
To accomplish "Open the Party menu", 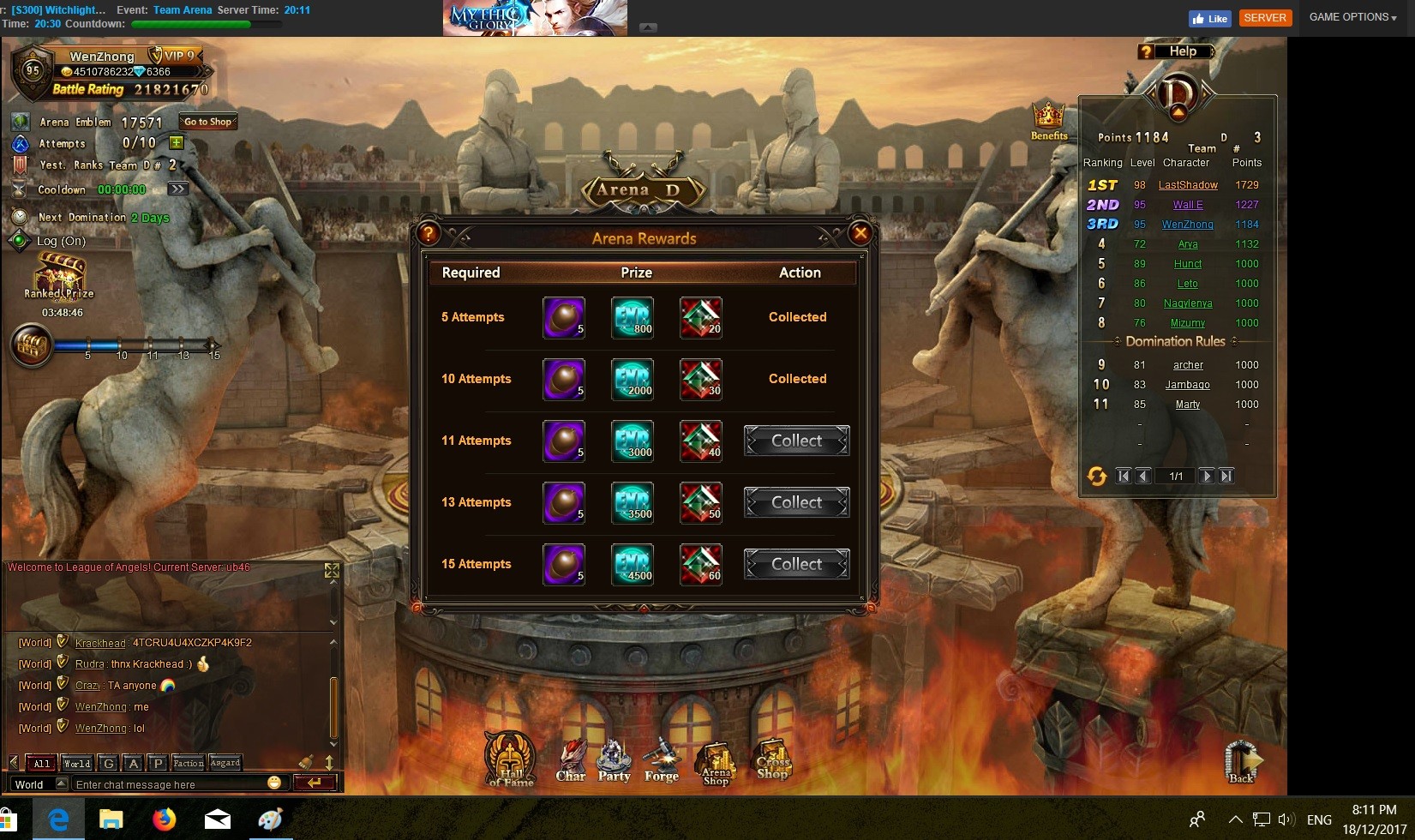I will (614, 760).
